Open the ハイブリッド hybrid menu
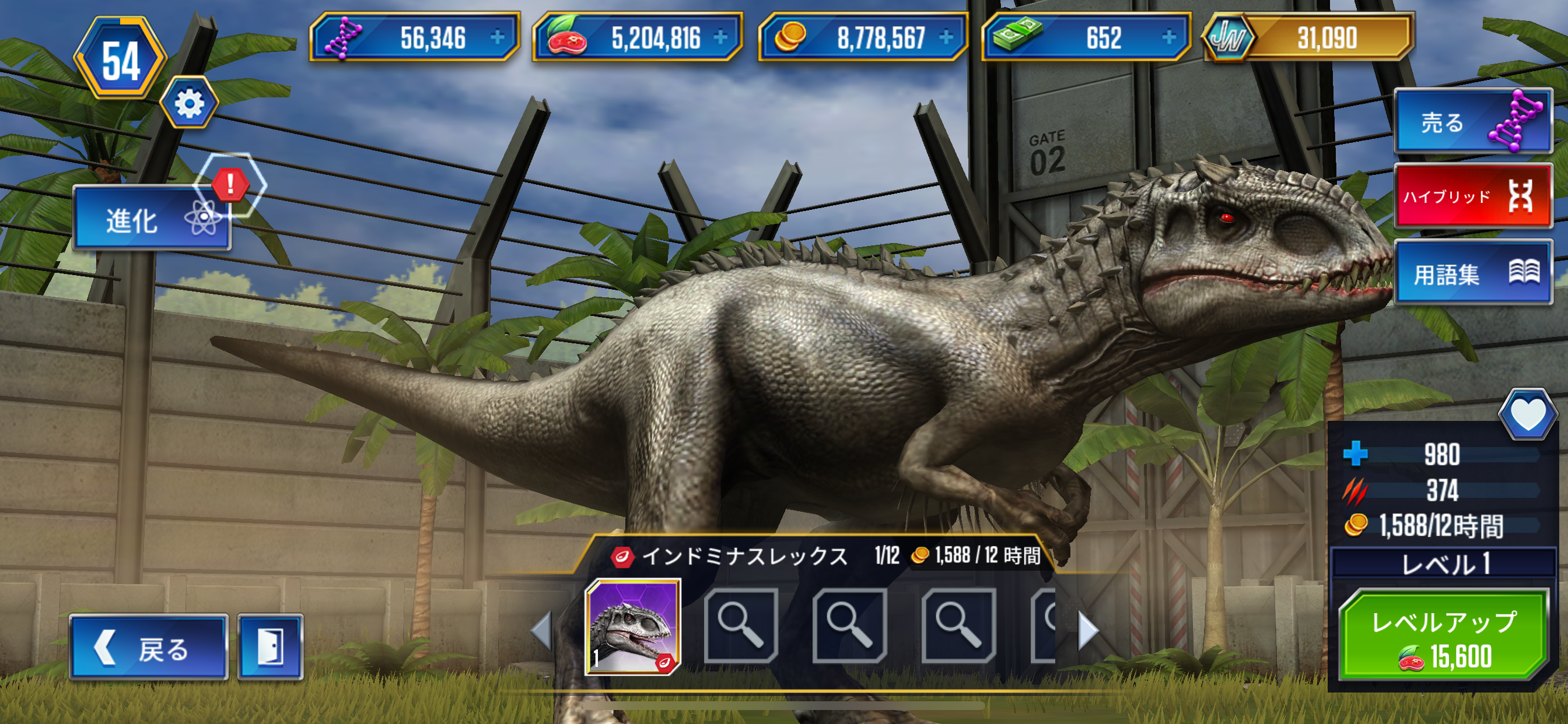The image size is (1568, 724). (x=1473, y=196)
